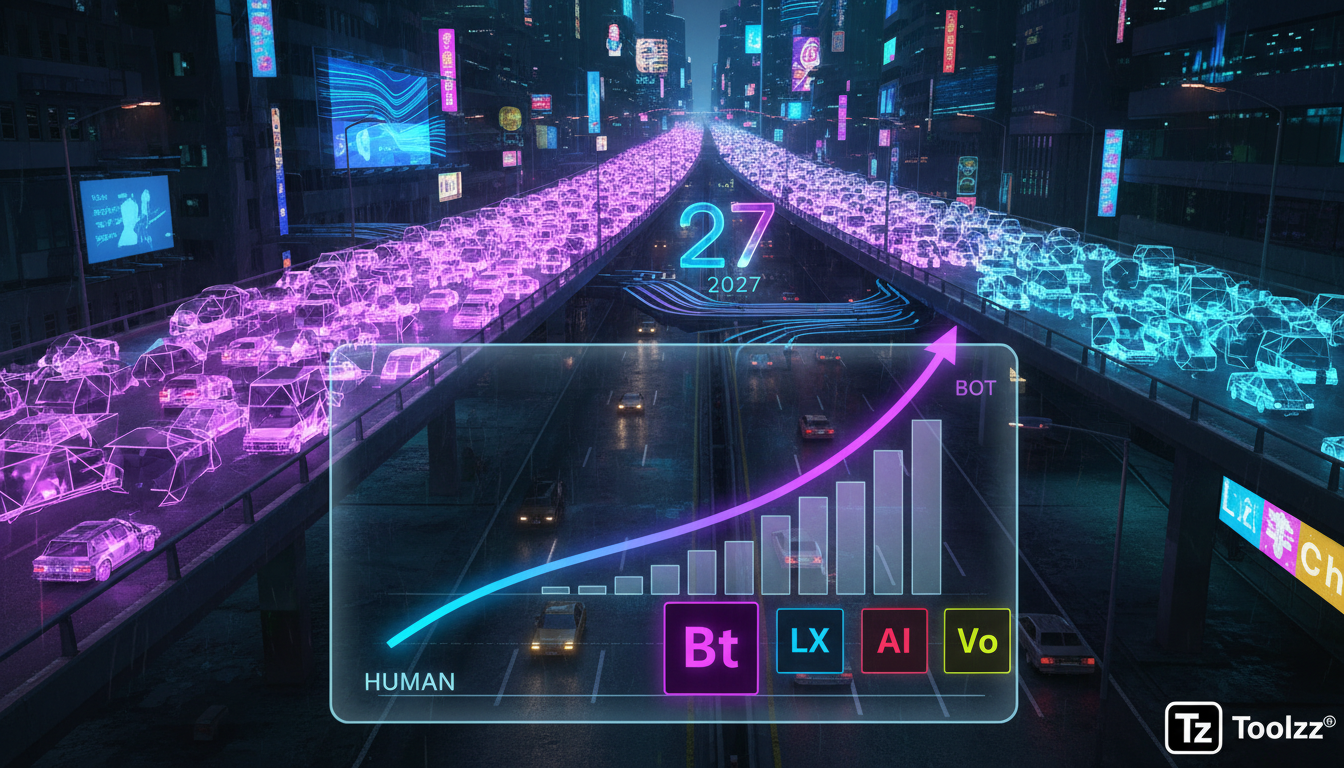The image size is (1344, 768).
Task: Activate the yellow-green Vo tile
Action: tap(977, 641)
